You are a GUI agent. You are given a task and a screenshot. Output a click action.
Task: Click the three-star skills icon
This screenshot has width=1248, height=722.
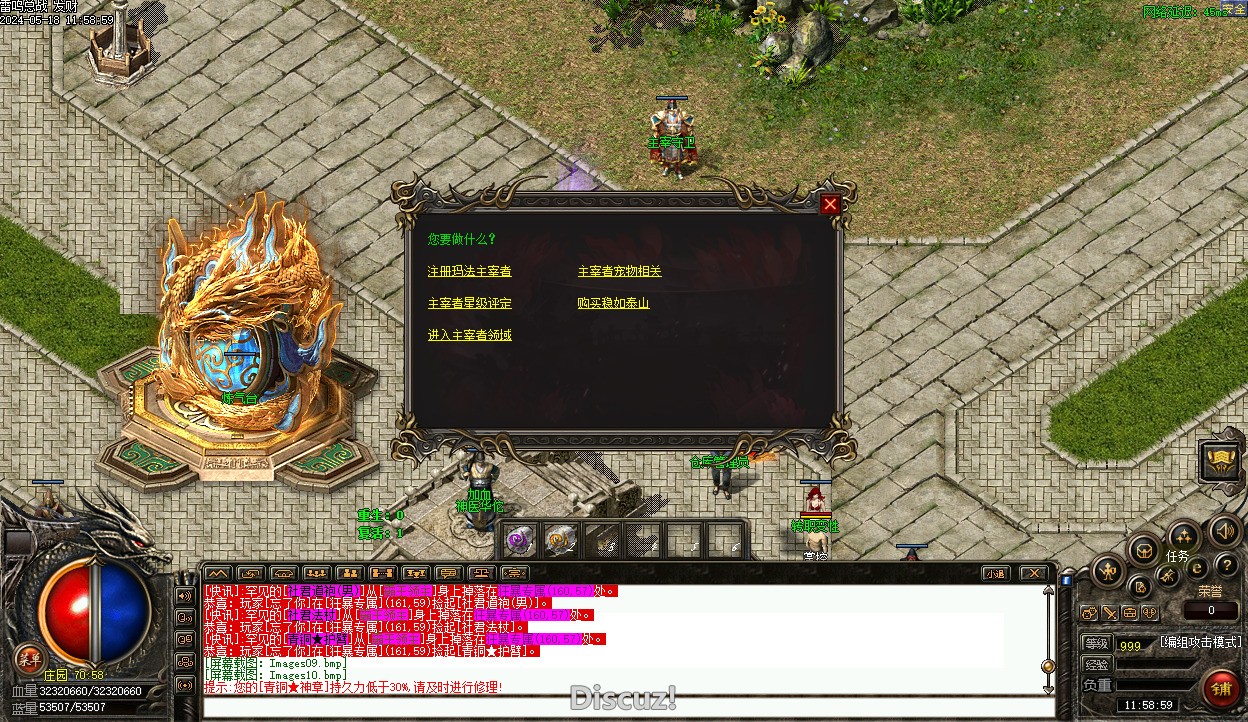[x=1184, y=536]
